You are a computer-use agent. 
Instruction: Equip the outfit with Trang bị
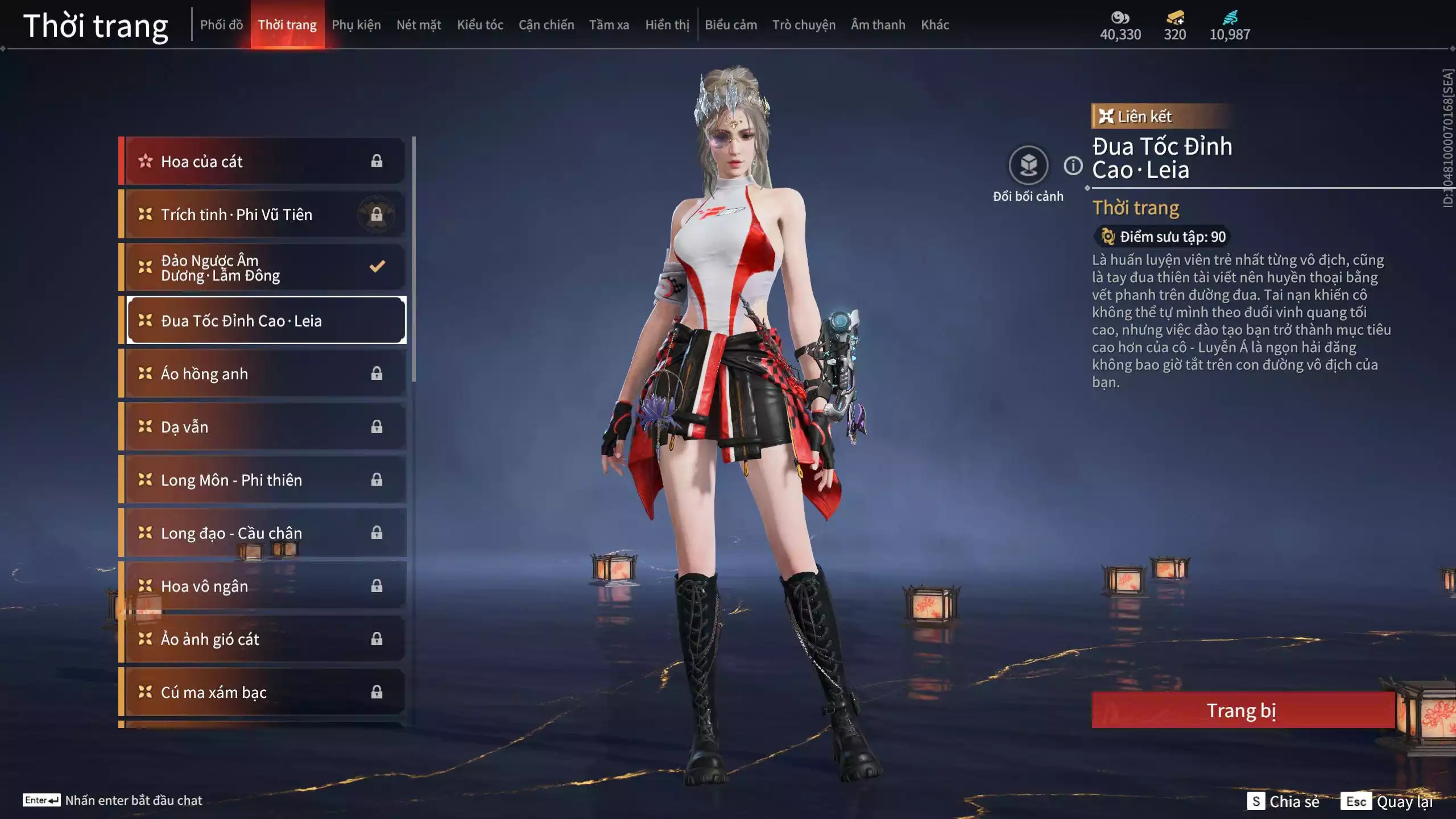[1242, 710]
